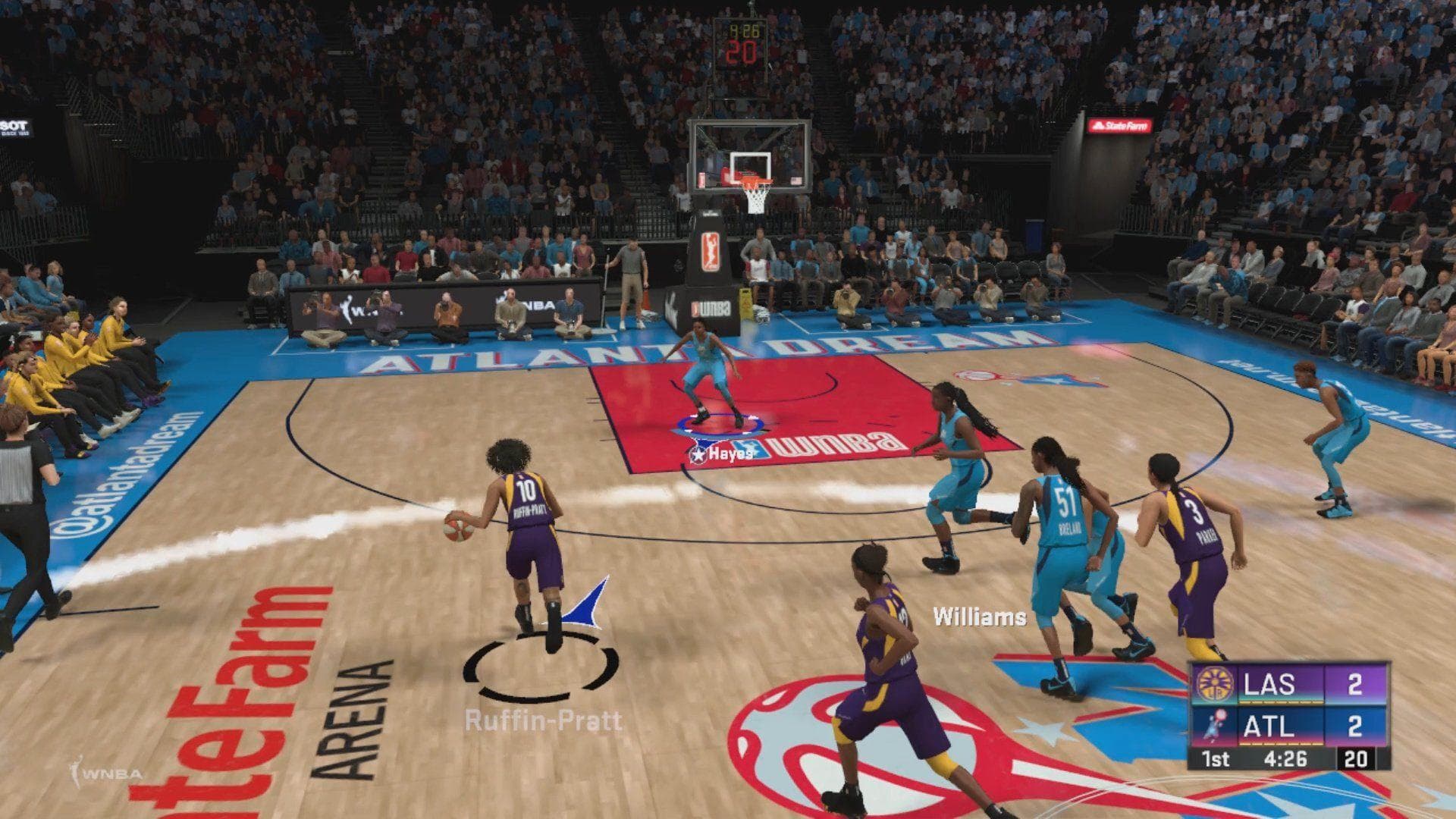Click the ATL team logo on scoreboard
The height and width of the screenshot is (819, 1456).
1213,726
